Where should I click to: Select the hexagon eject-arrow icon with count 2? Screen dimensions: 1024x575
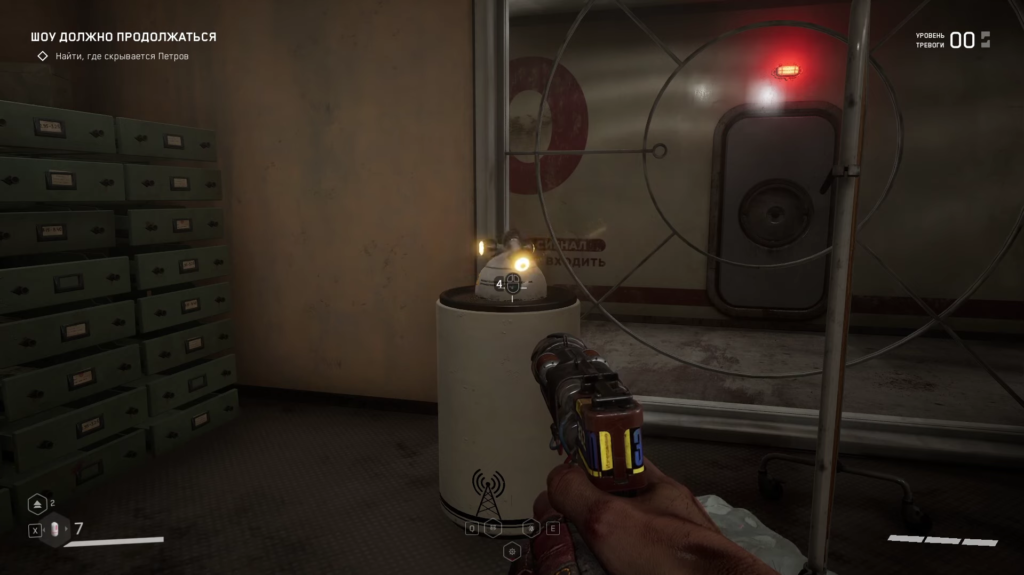[x=37, y=504]
